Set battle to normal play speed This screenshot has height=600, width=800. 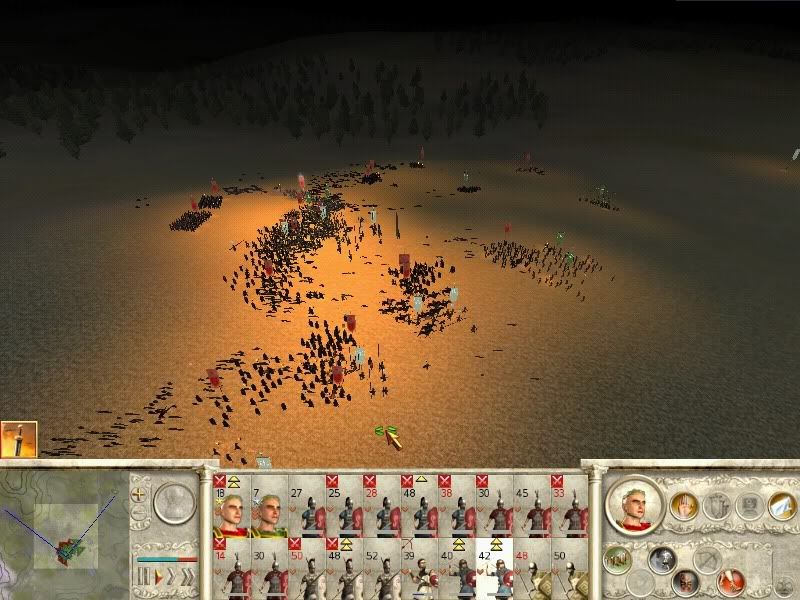click(155, 577)
